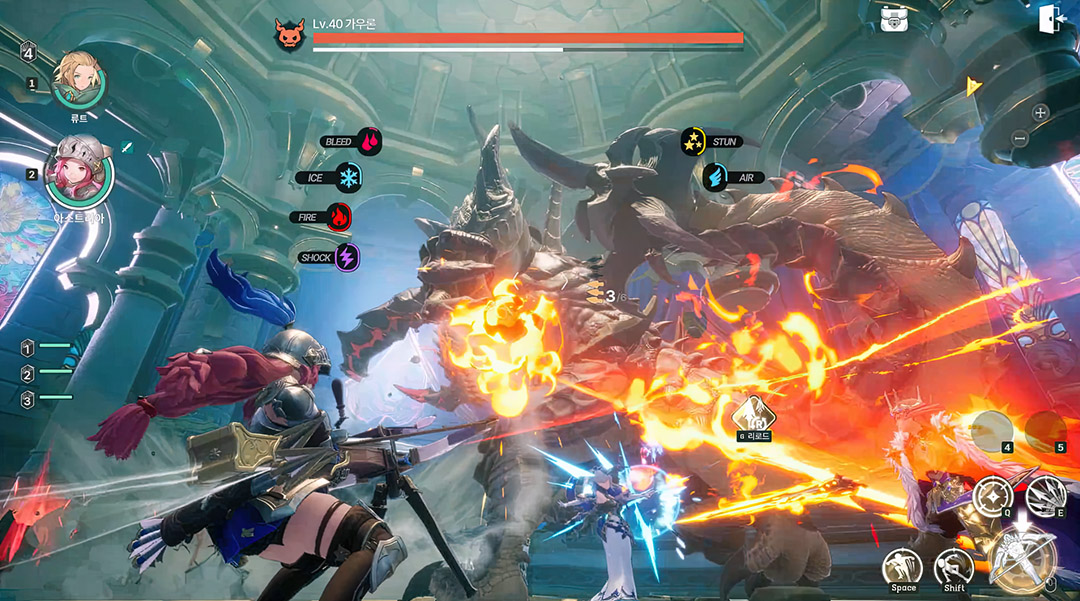This screenshot has width=1080, height=601.
Task: Click the BLEED status icon
Action: [370, 142]
